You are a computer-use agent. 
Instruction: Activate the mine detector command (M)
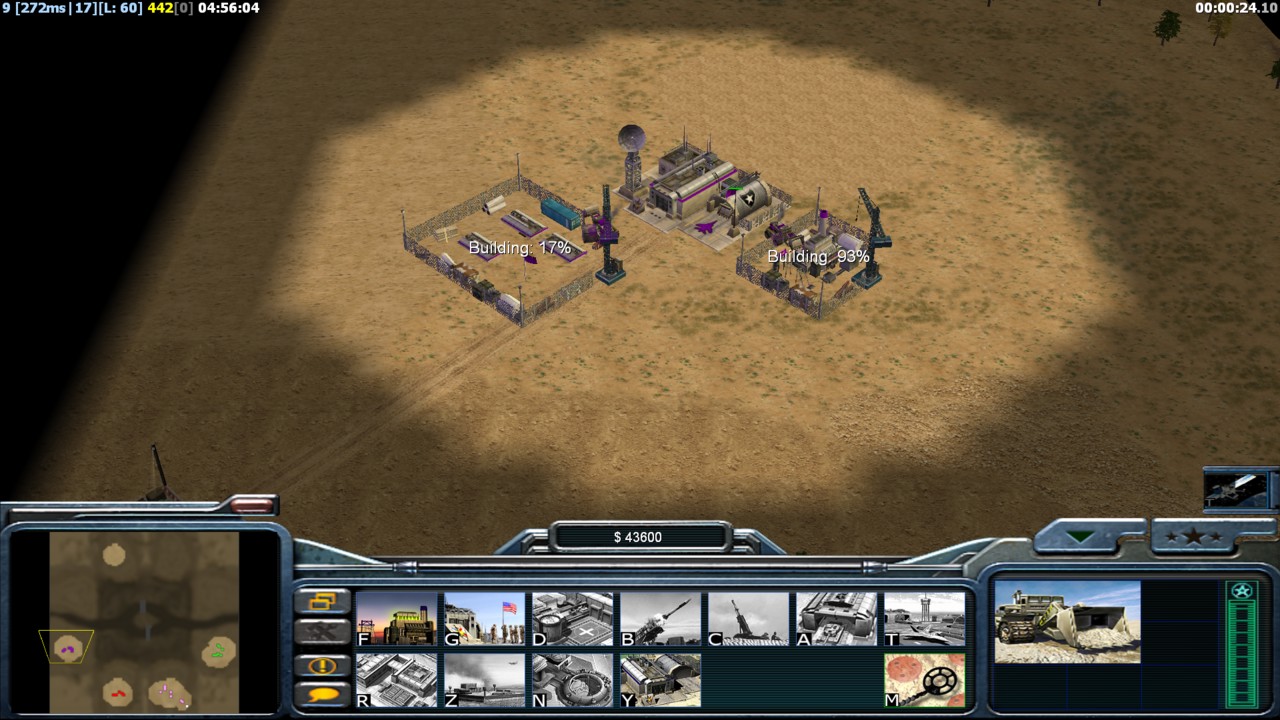(x=925, y=680)
